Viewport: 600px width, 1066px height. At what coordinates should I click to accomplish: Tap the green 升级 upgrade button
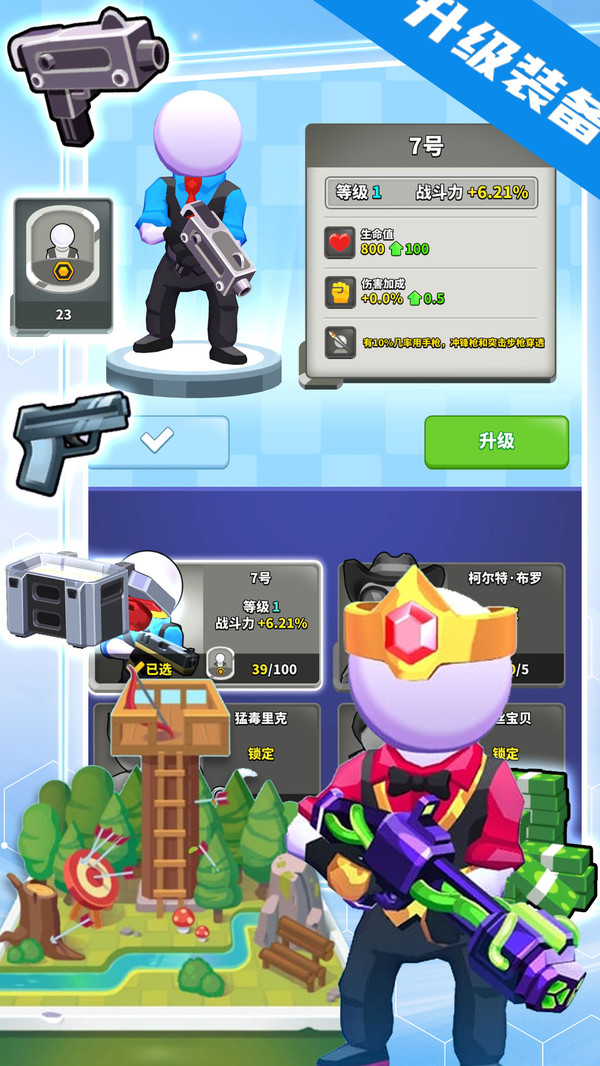[496, 442]
